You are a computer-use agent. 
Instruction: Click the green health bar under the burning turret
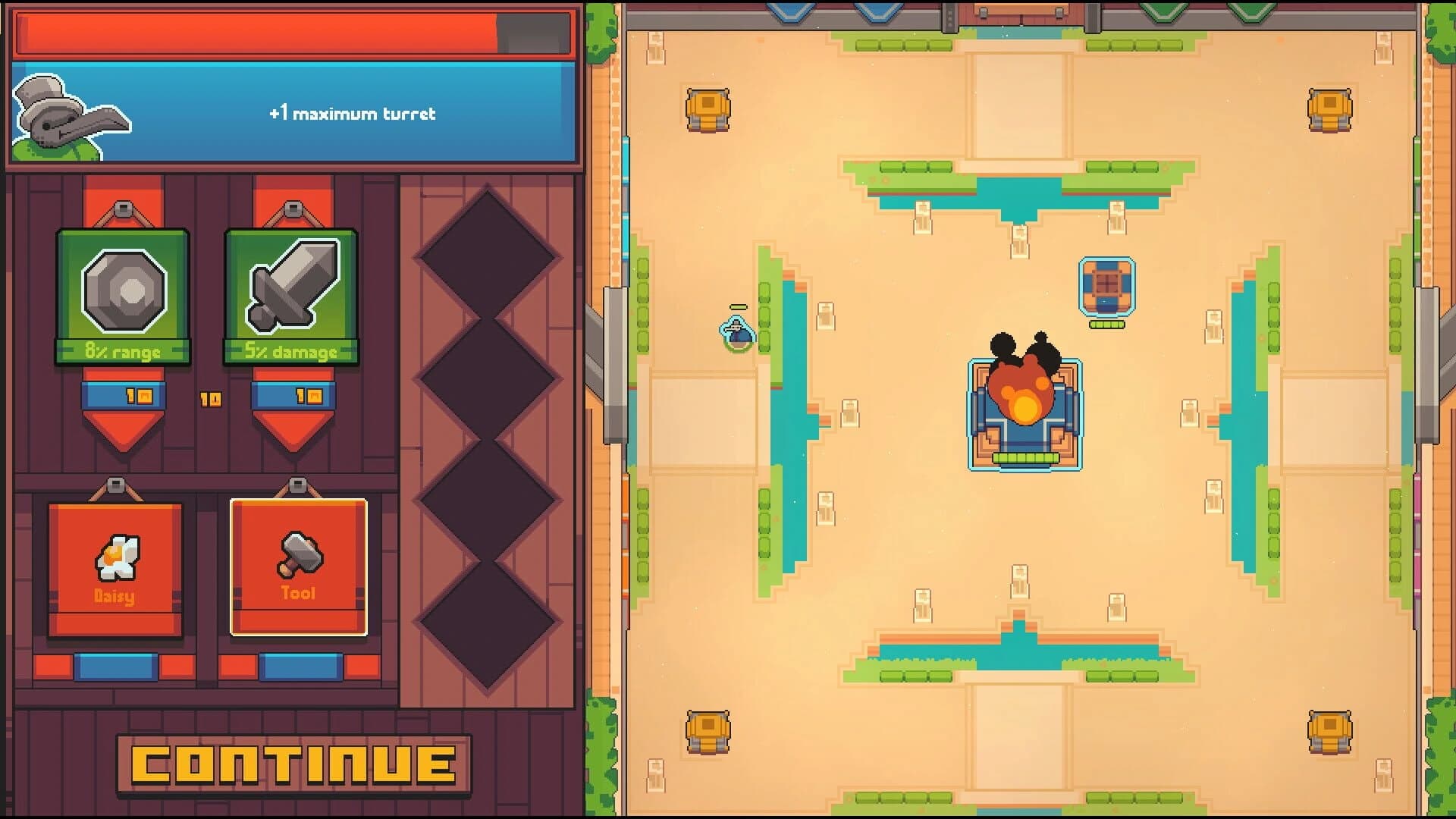[1025, 458]
